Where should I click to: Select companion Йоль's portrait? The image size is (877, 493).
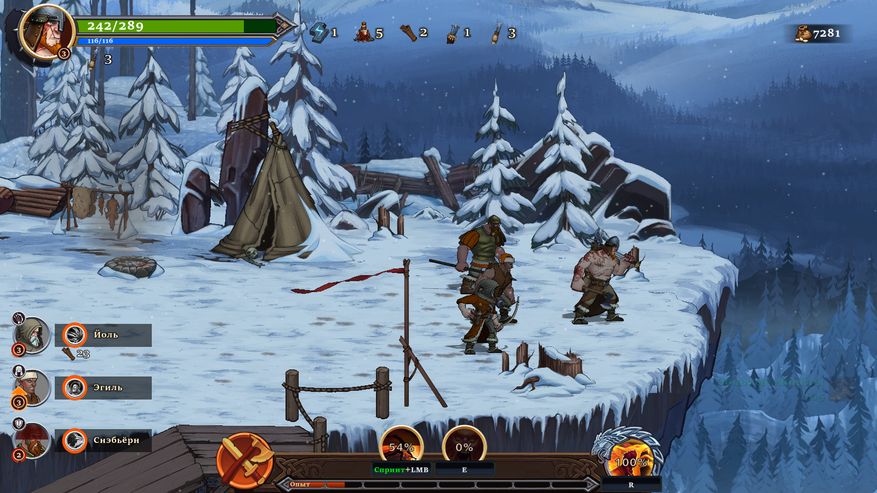point(32,334)
